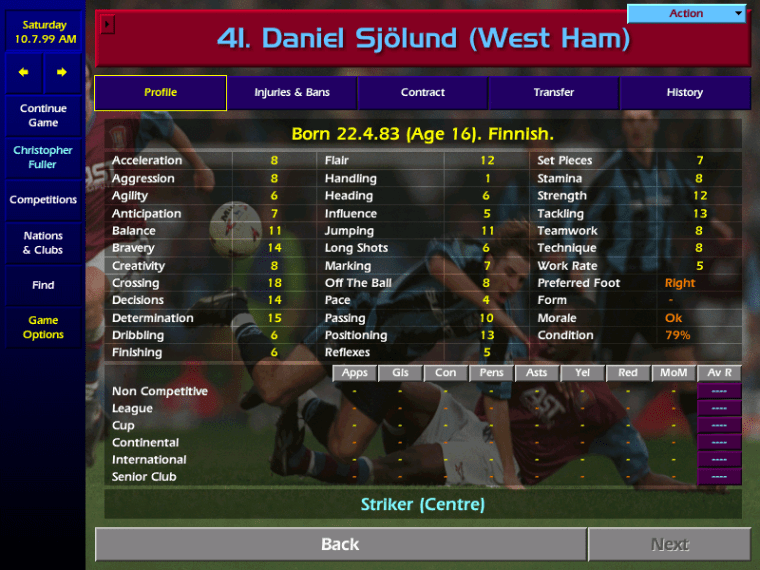Switch to the Profile tab
This screenshot has width=760, height=570.
pyautogui.click(x=160, y=93)
